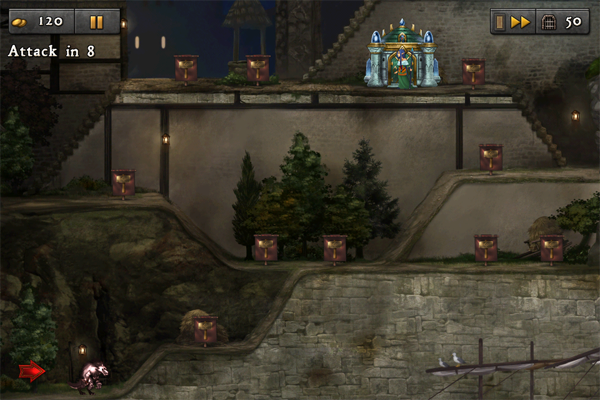
Task: Pause the game
Action: click(x=96, y=21)
